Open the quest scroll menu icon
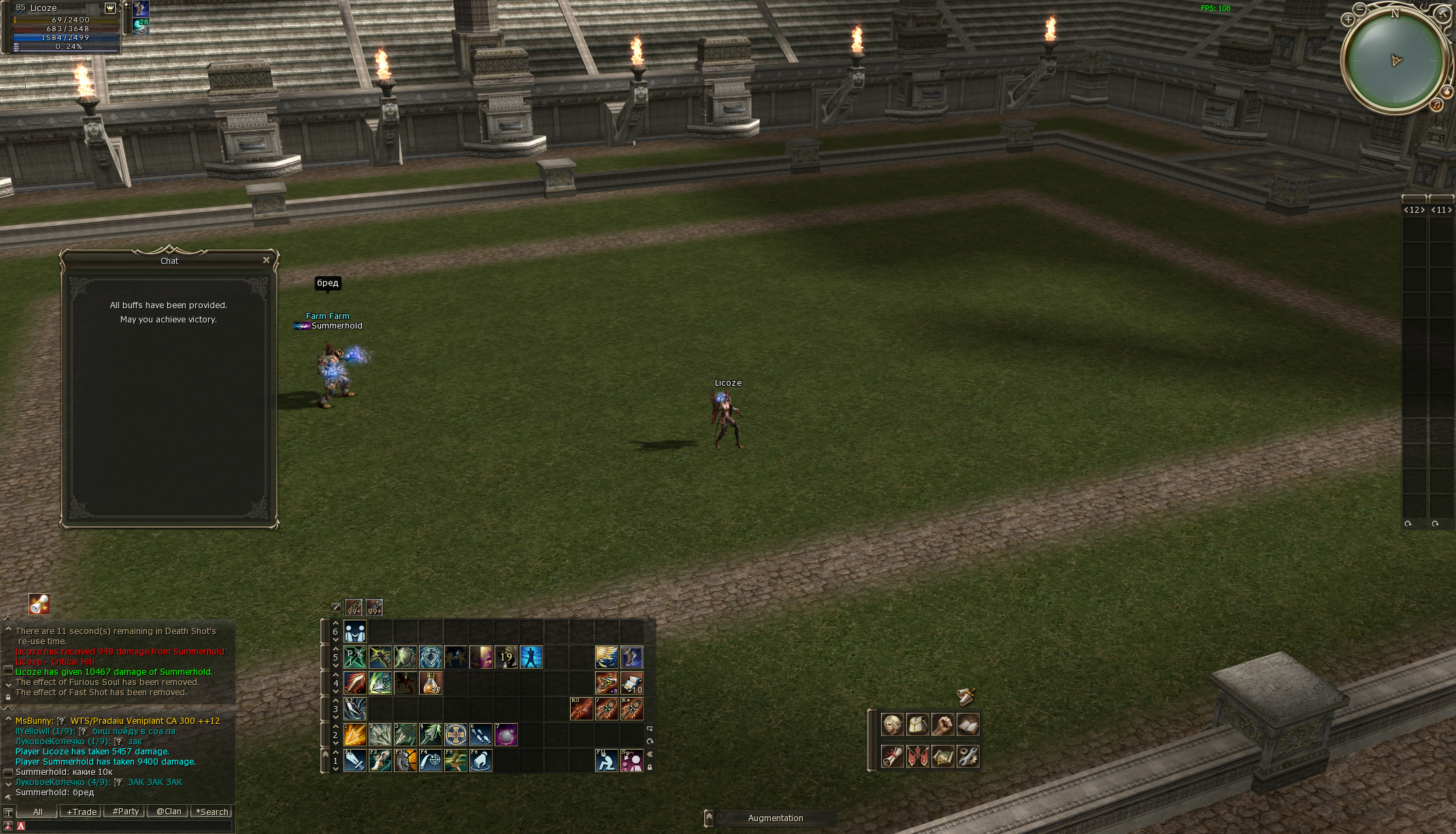This screenshot has height=834, width=1456. click(x=892, y=756)
